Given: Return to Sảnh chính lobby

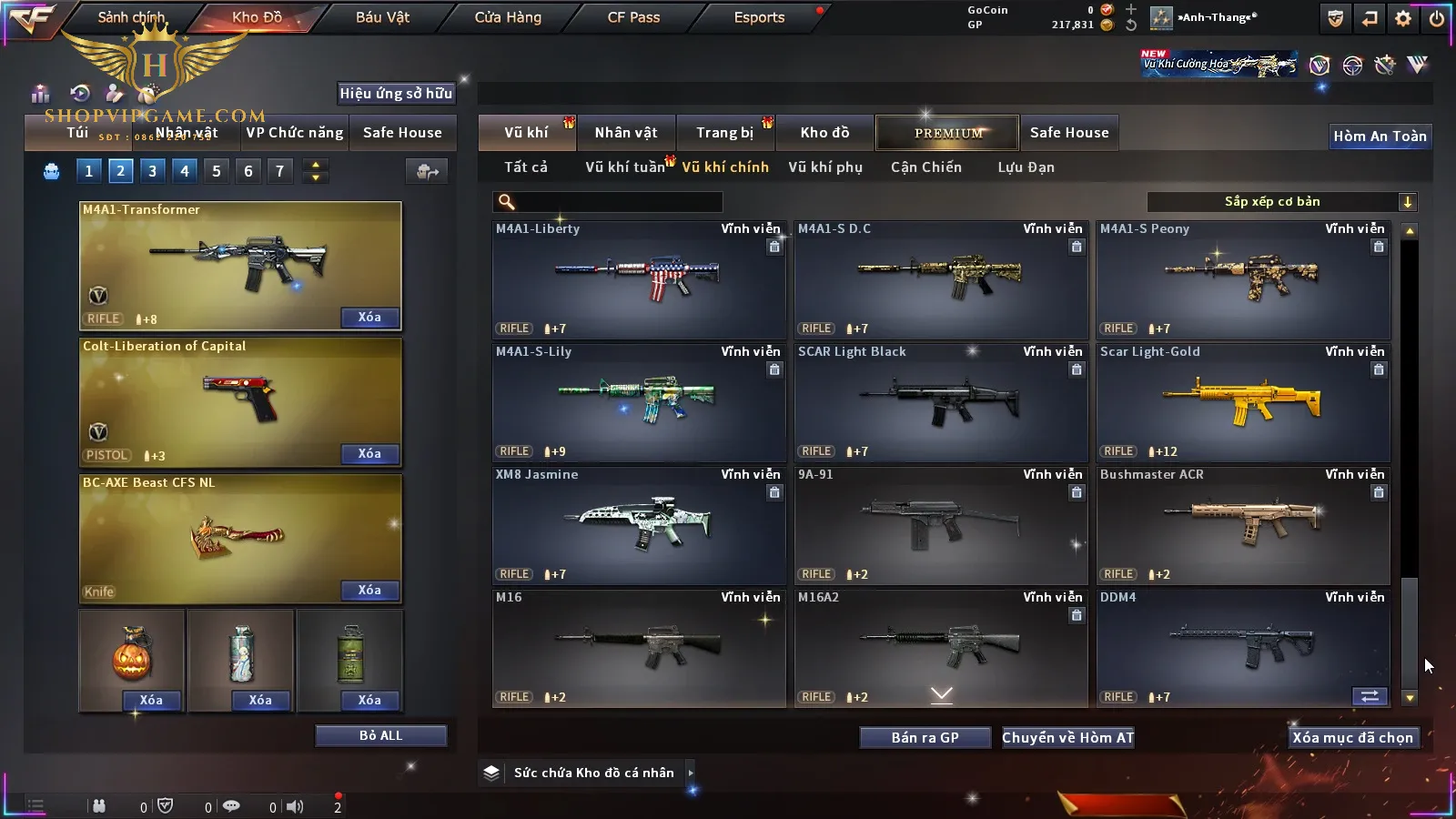Looking at the screenshot, I should pos(131,17).
